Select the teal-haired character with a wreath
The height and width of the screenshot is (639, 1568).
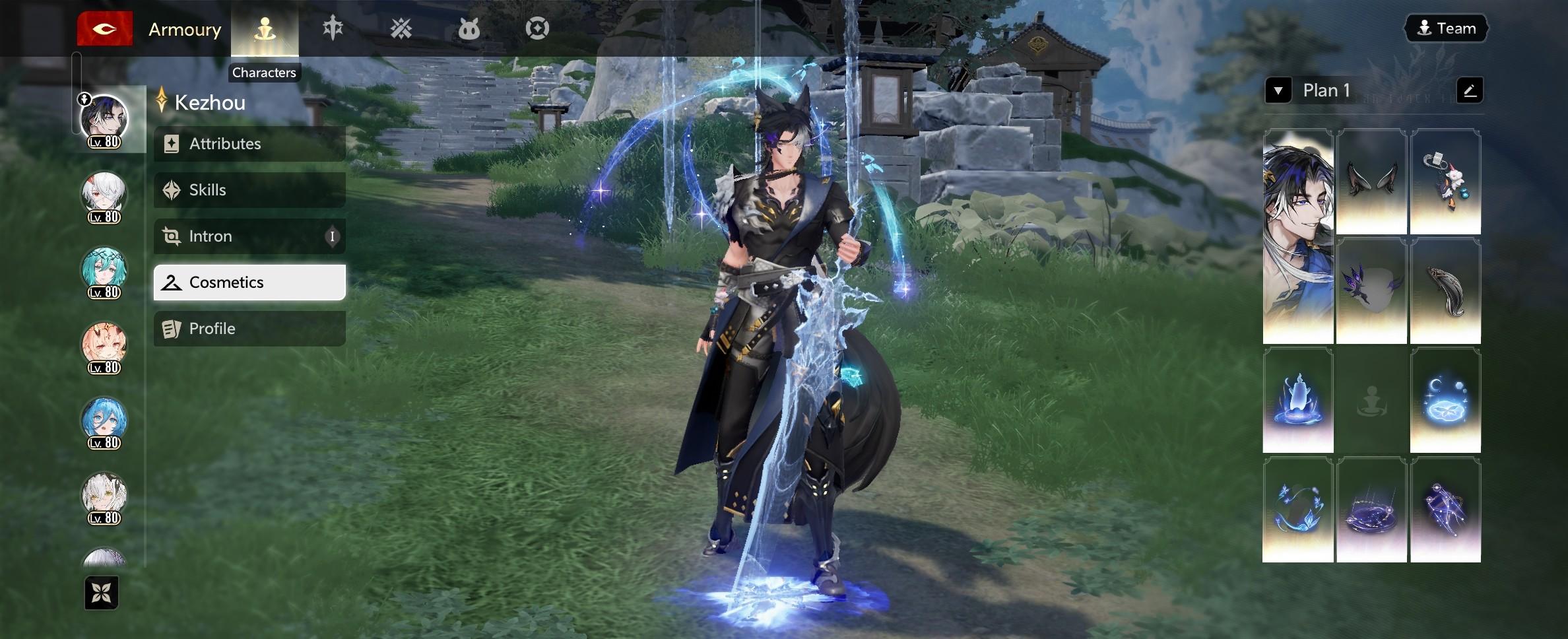(104, 271)
